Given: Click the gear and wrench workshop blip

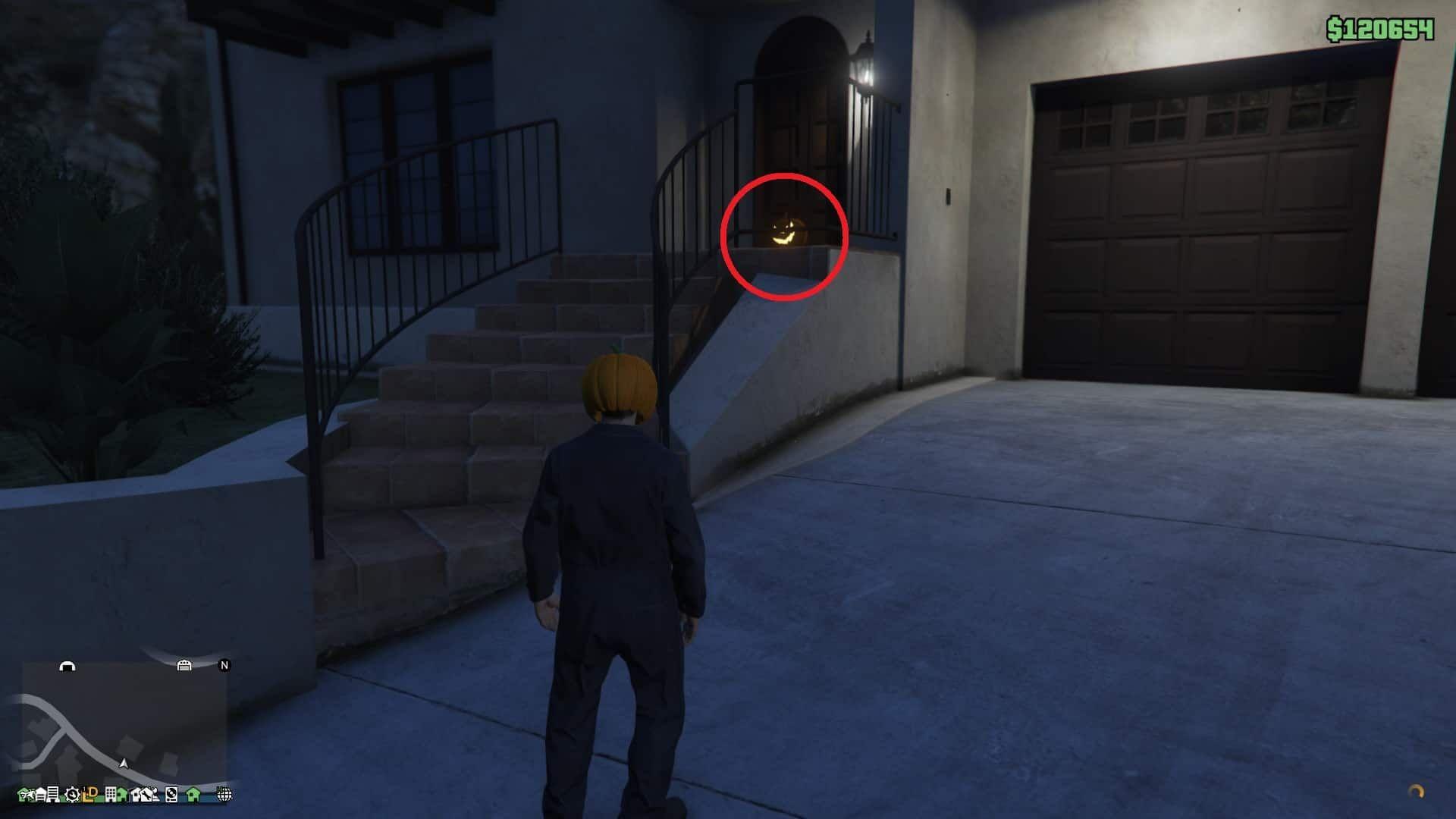Looking at the screenshot, I should (72, 794).
